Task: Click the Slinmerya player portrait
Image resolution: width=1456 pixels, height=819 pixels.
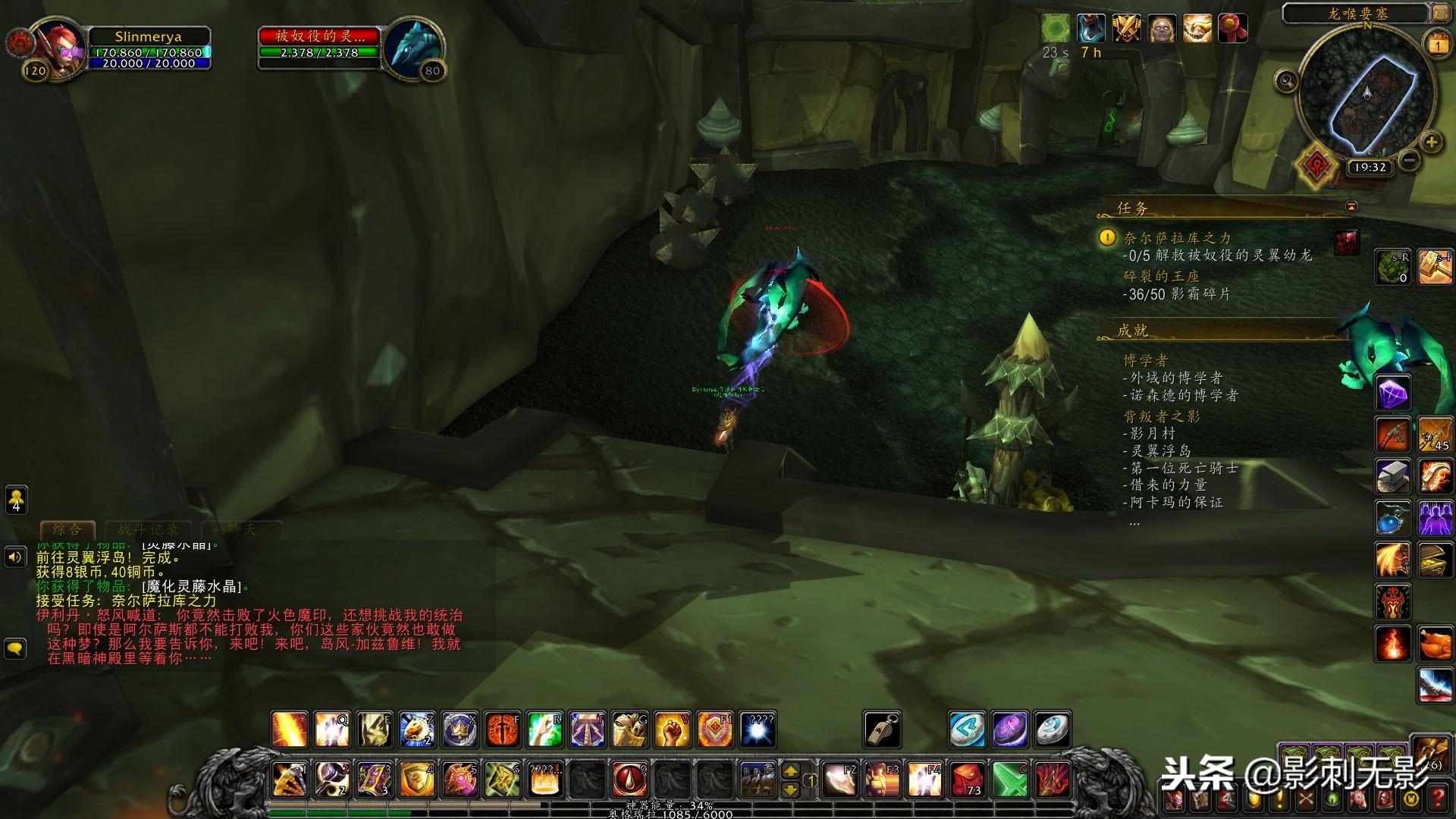Action: (x=57, y=46)
